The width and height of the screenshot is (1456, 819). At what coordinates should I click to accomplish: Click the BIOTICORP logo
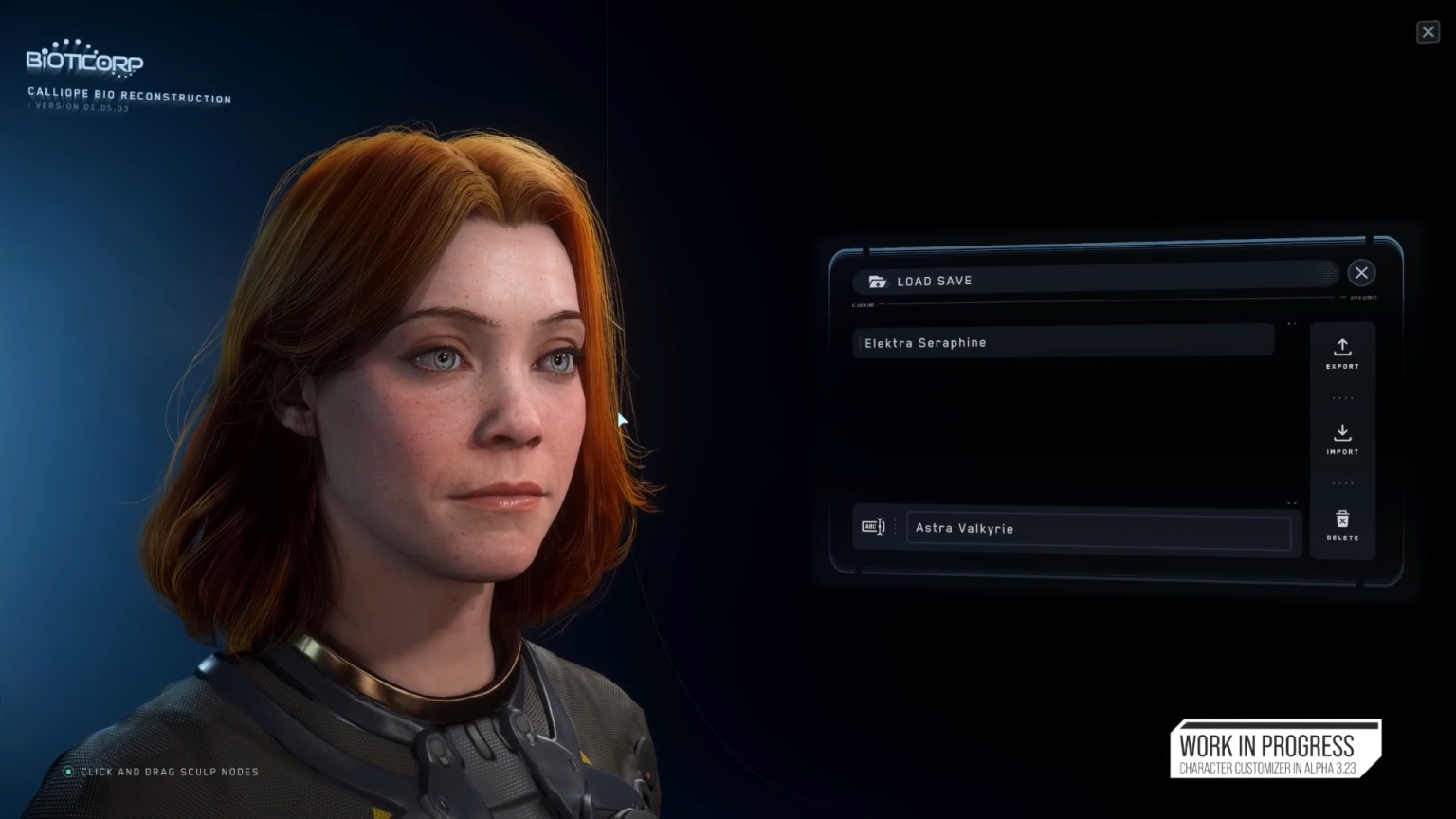click(83, 60)
